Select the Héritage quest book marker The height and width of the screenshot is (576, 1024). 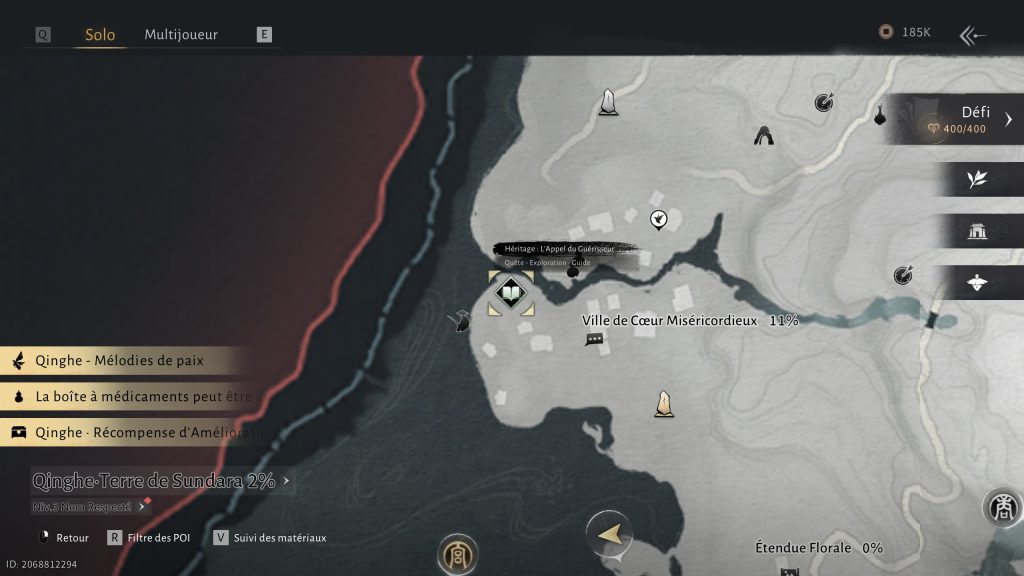(x=510, y=294)
